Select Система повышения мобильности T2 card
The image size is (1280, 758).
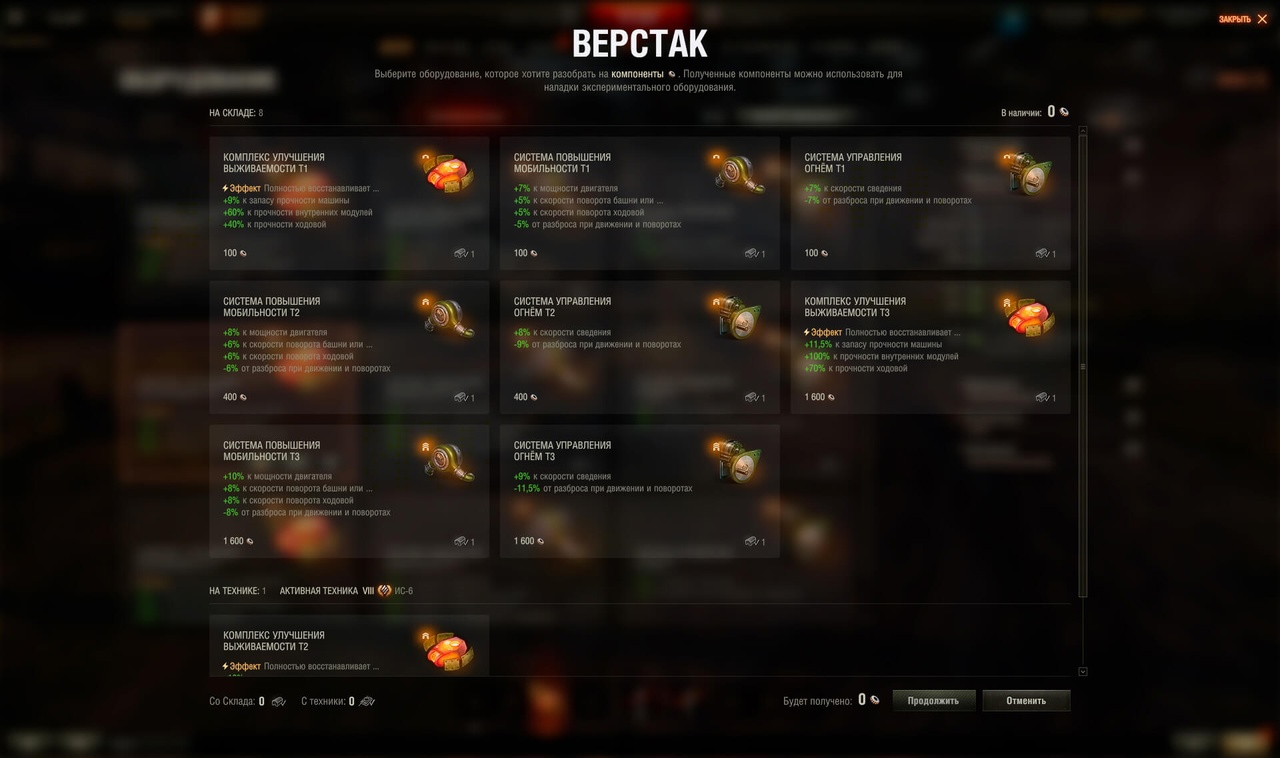click(349, 347)
